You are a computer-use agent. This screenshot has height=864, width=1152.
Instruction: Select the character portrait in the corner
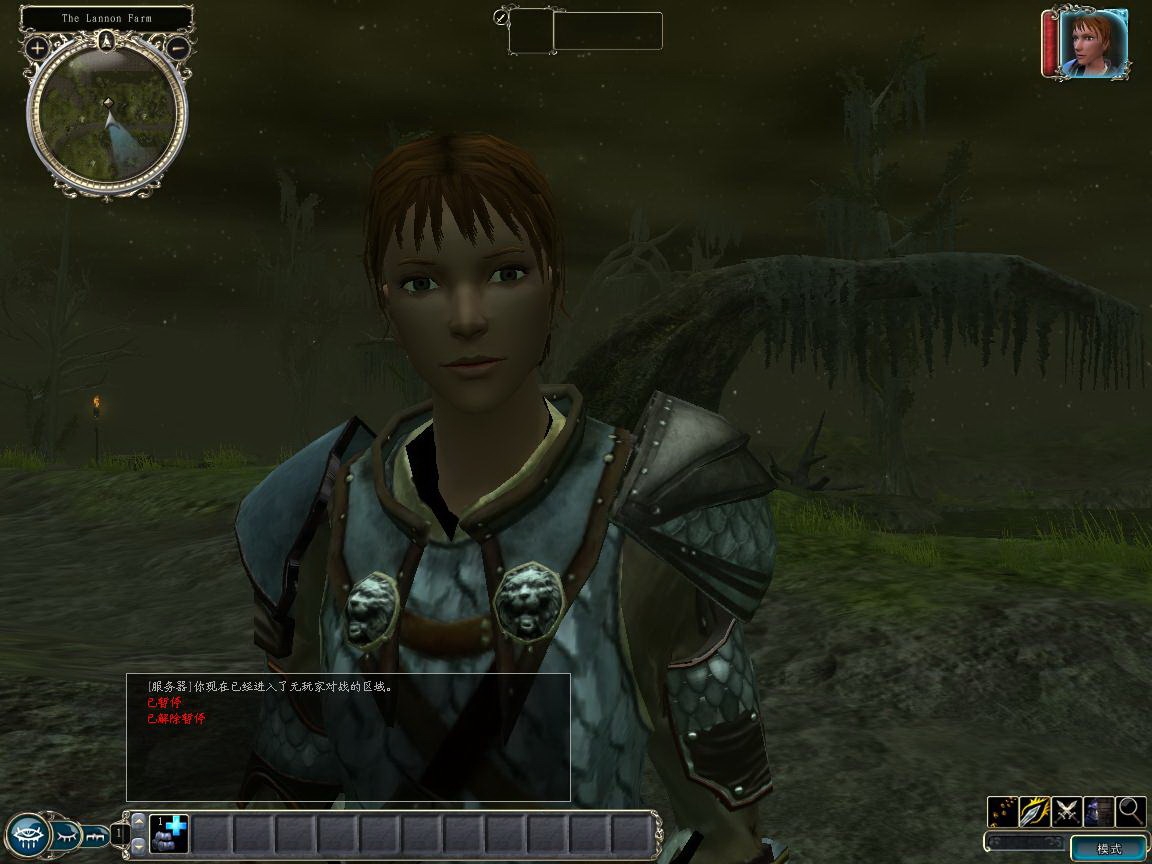pyautogui.click(x=1093, y=43)
